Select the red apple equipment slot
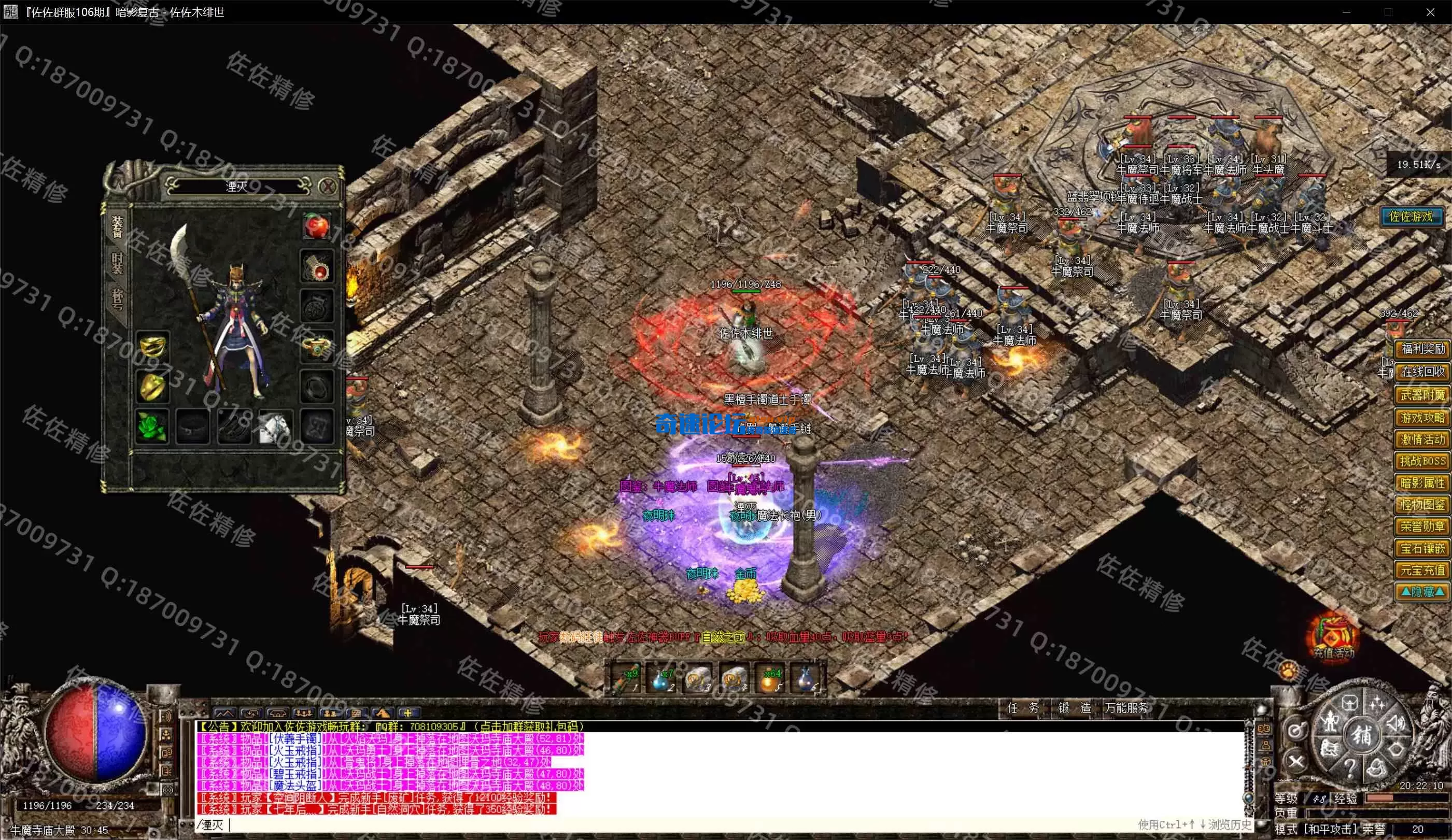Viewport: 1452px width, 840px height. 316,225
